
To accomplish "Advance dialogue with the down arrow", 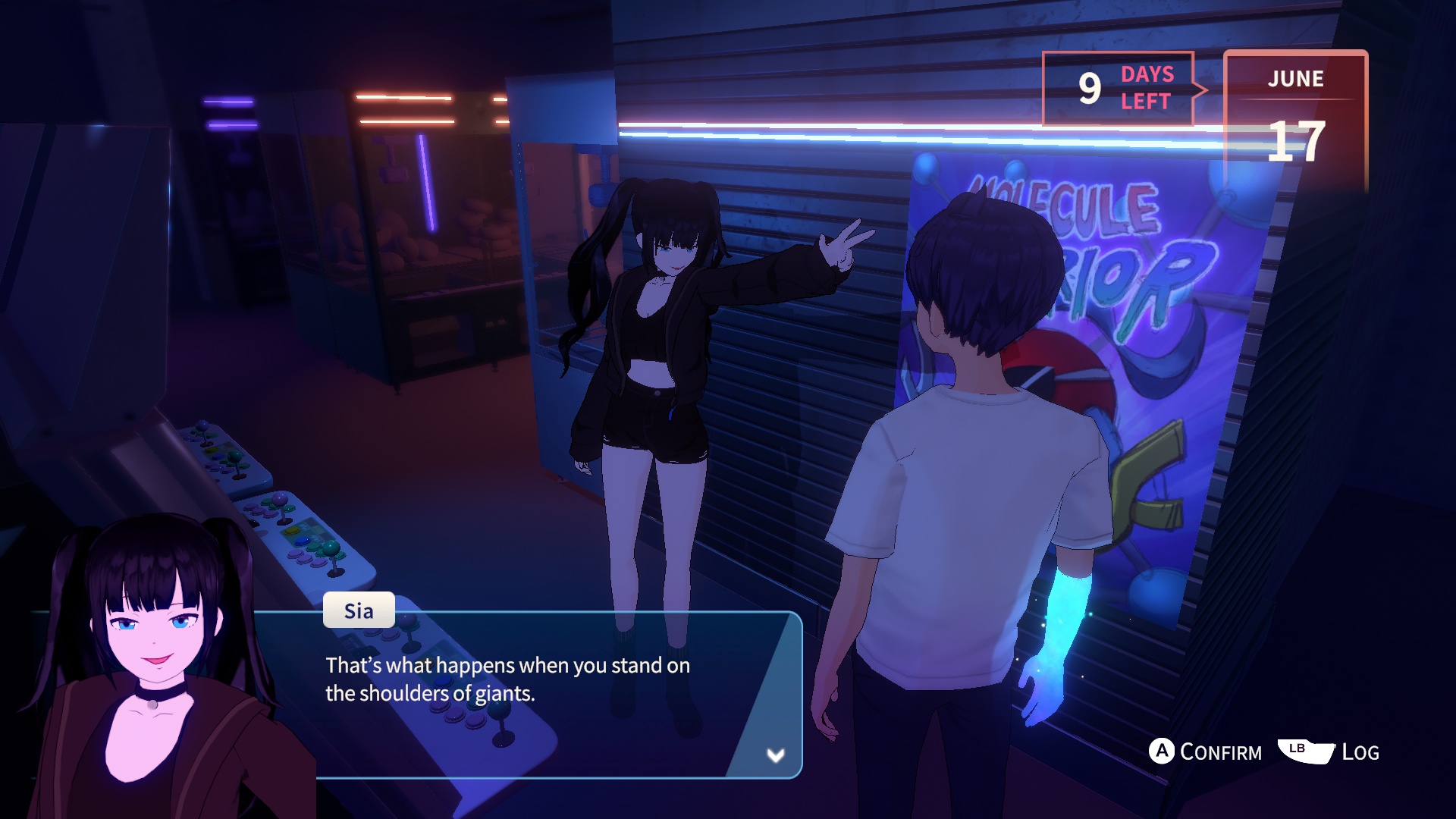I will (775, 755).
